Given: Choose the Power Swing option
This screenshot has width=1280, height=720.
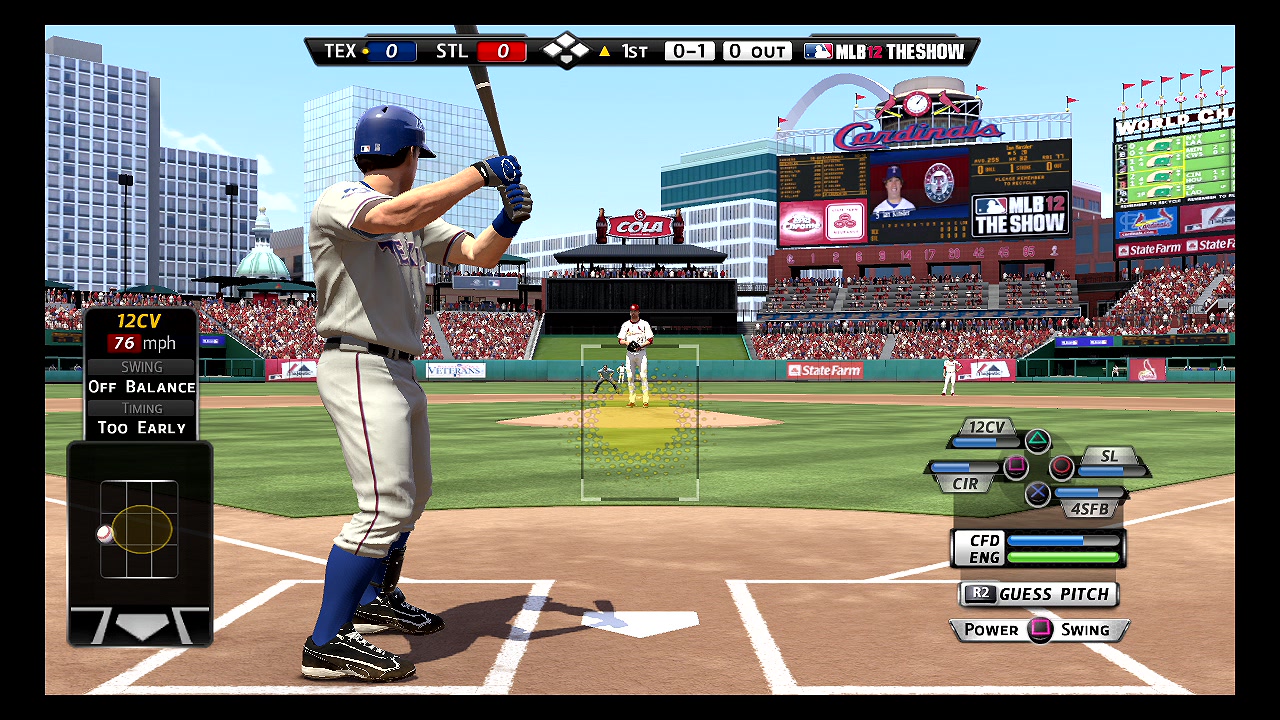Looking at the screenshot, I should click(x=1039, y=630).
